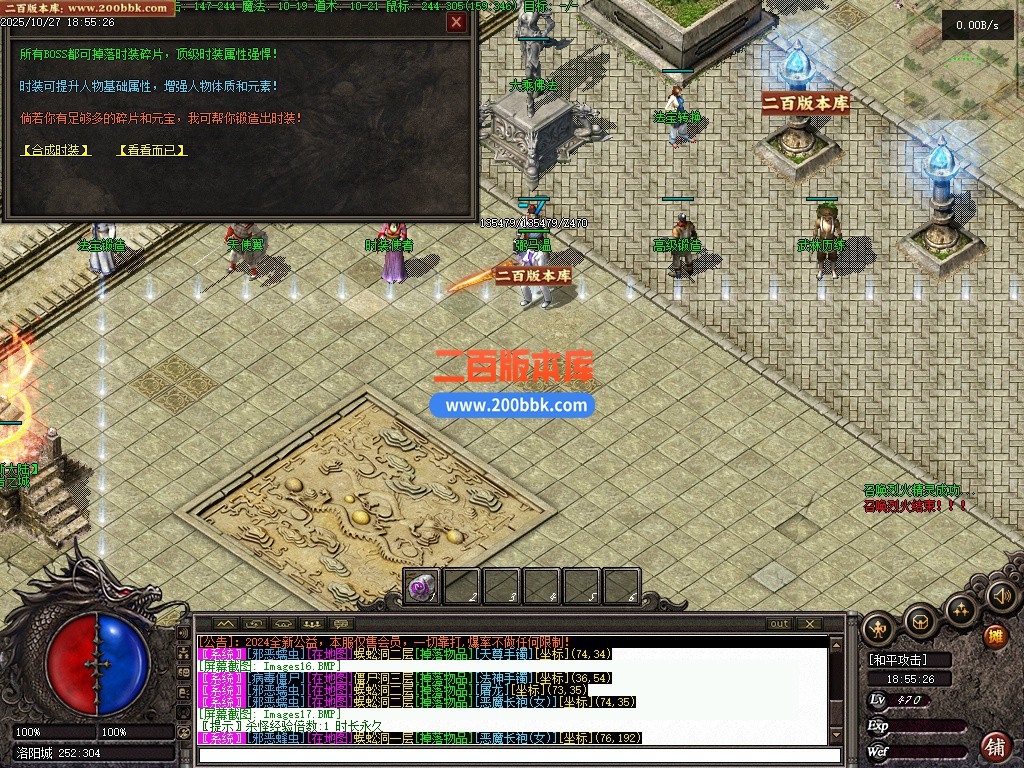
Task: Open the round 摊 stall button
Action: 995,636
